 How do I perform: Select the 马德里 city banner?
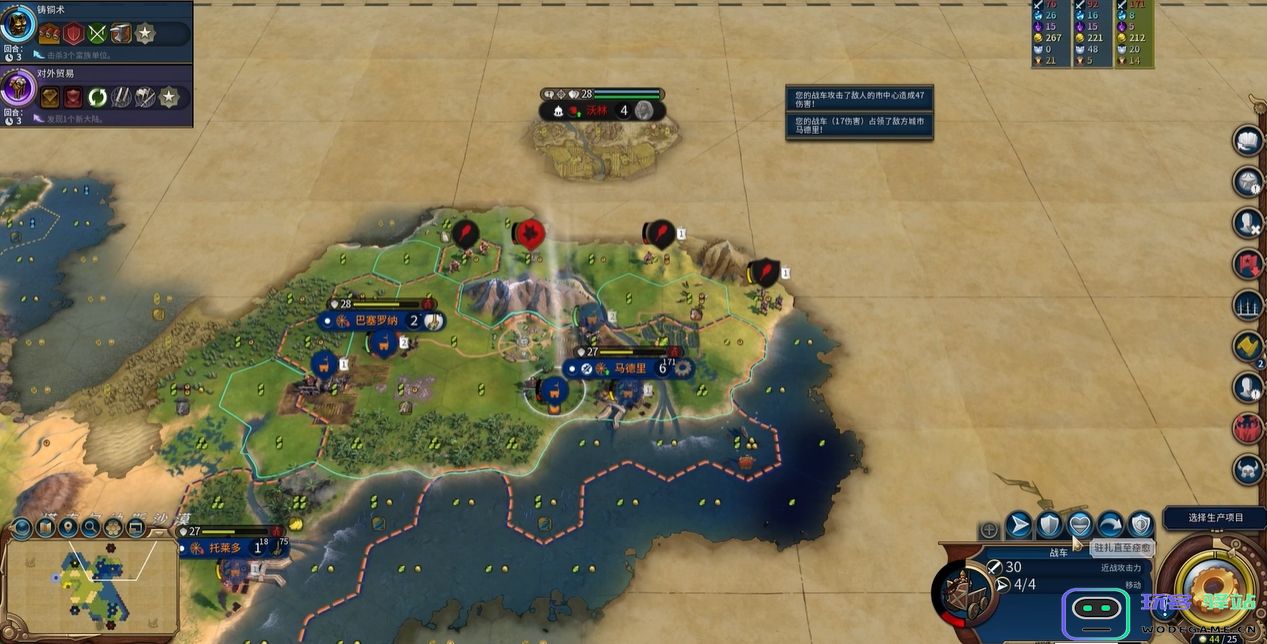pos(632,368)
